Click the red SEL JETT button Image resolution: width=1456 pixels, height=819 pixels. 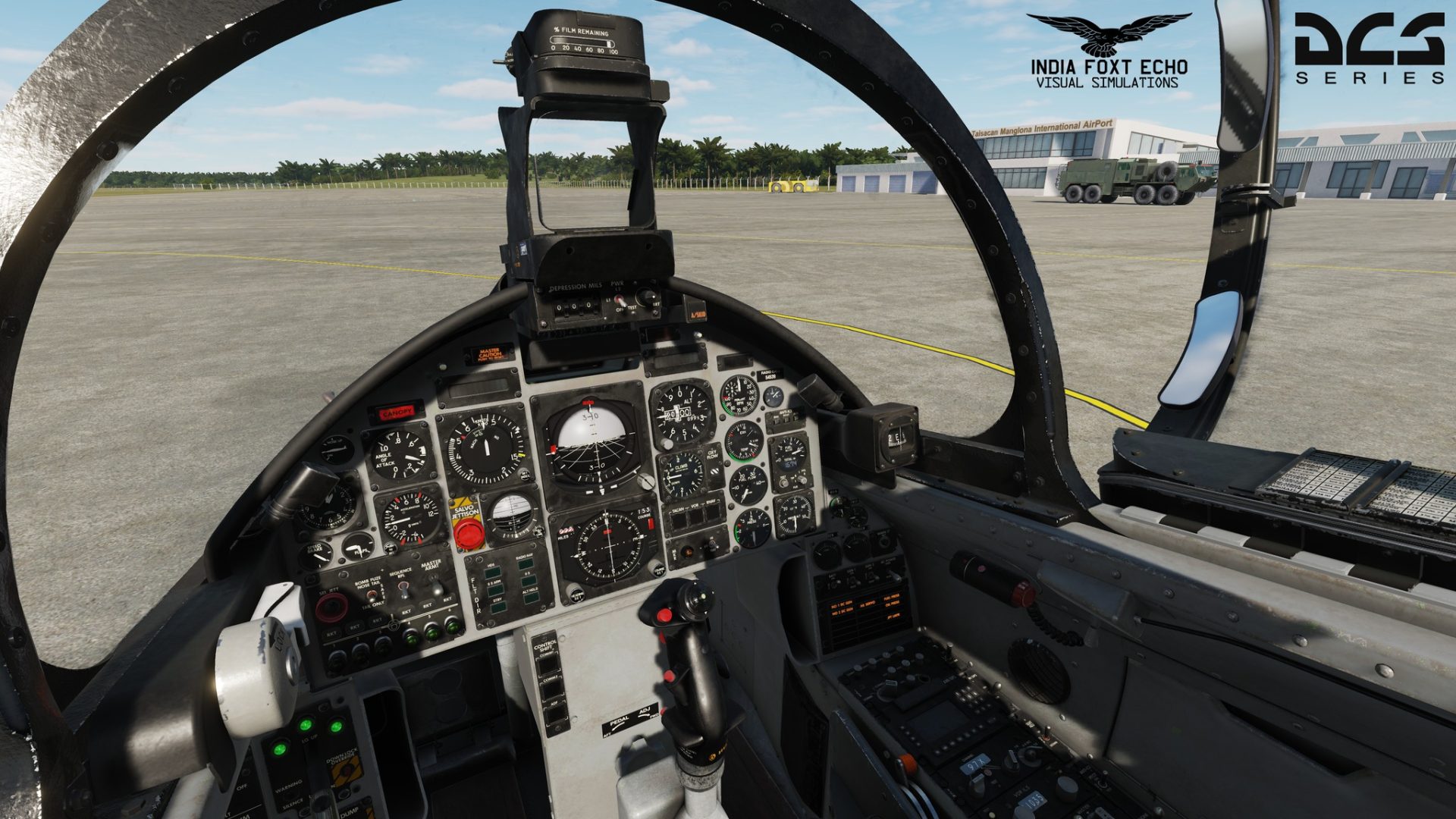(x=331, y=607)
